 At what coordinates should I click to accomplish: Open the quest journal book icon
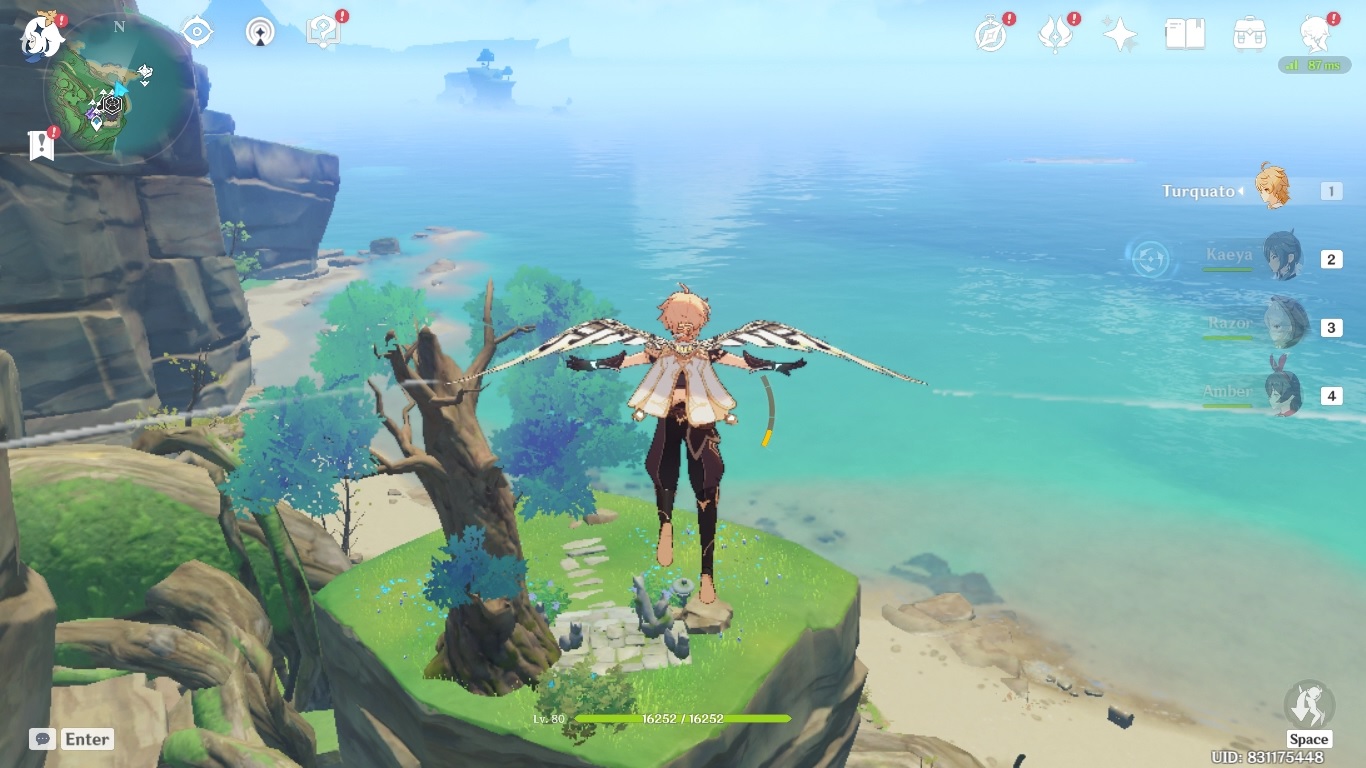click(x=1185, y=32)
